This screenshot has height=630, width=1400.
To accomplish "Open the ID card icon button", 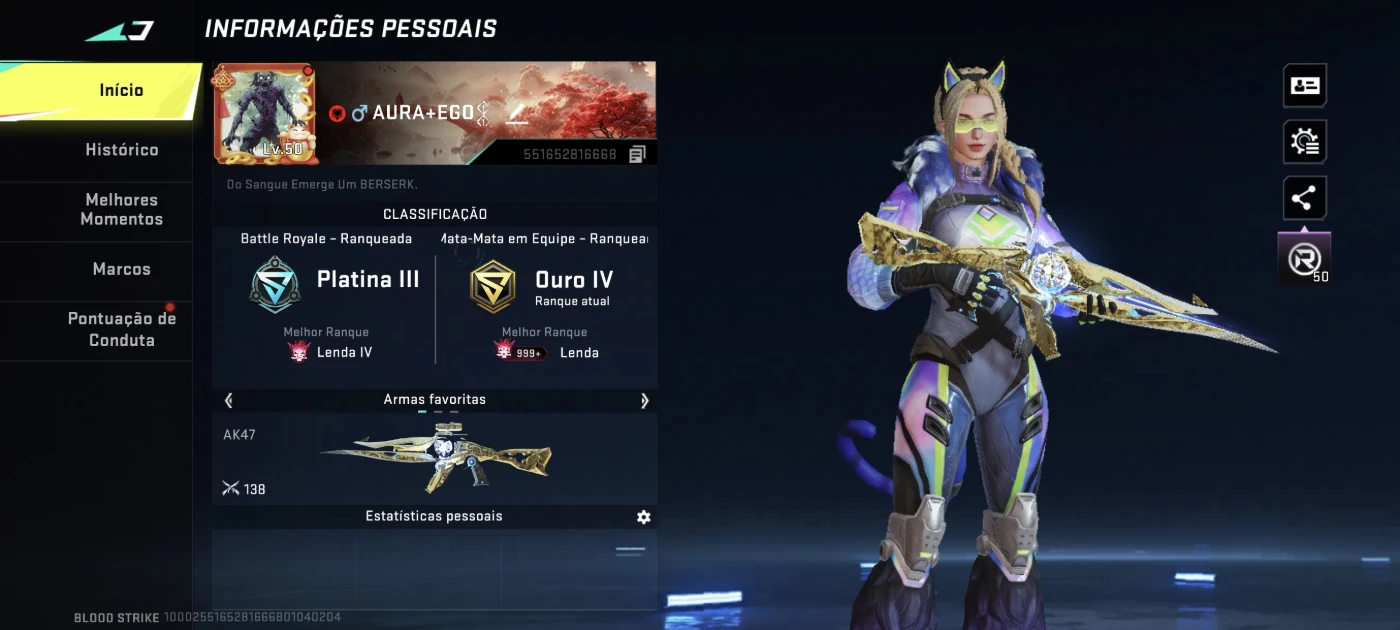I will (x=1304, y=86).
